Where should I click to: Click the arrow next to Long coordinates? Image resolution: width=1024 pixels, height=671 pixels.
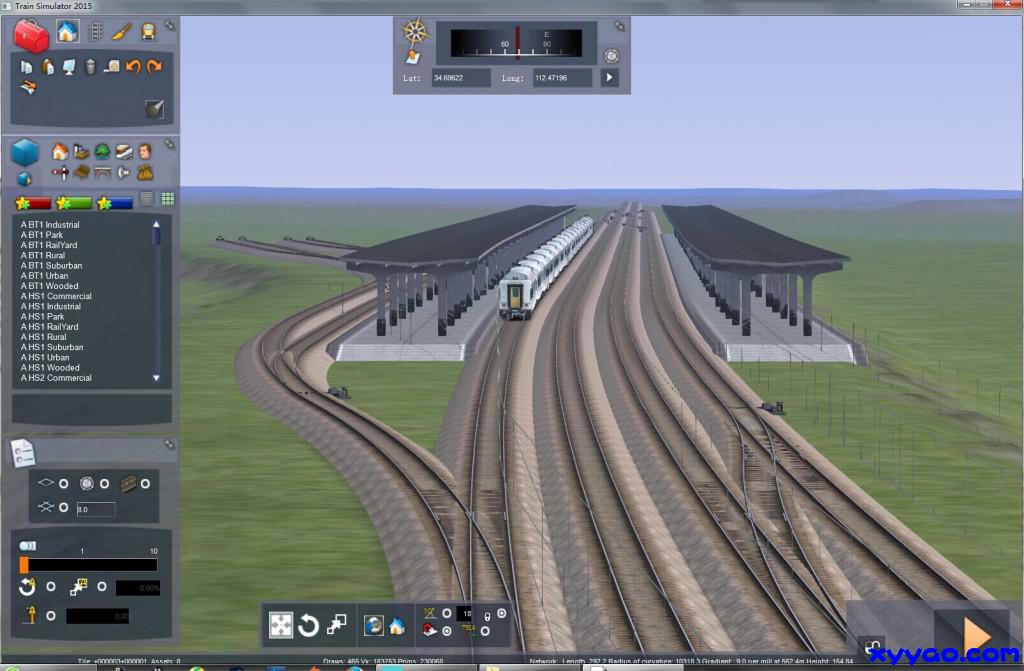pos(609,77)
